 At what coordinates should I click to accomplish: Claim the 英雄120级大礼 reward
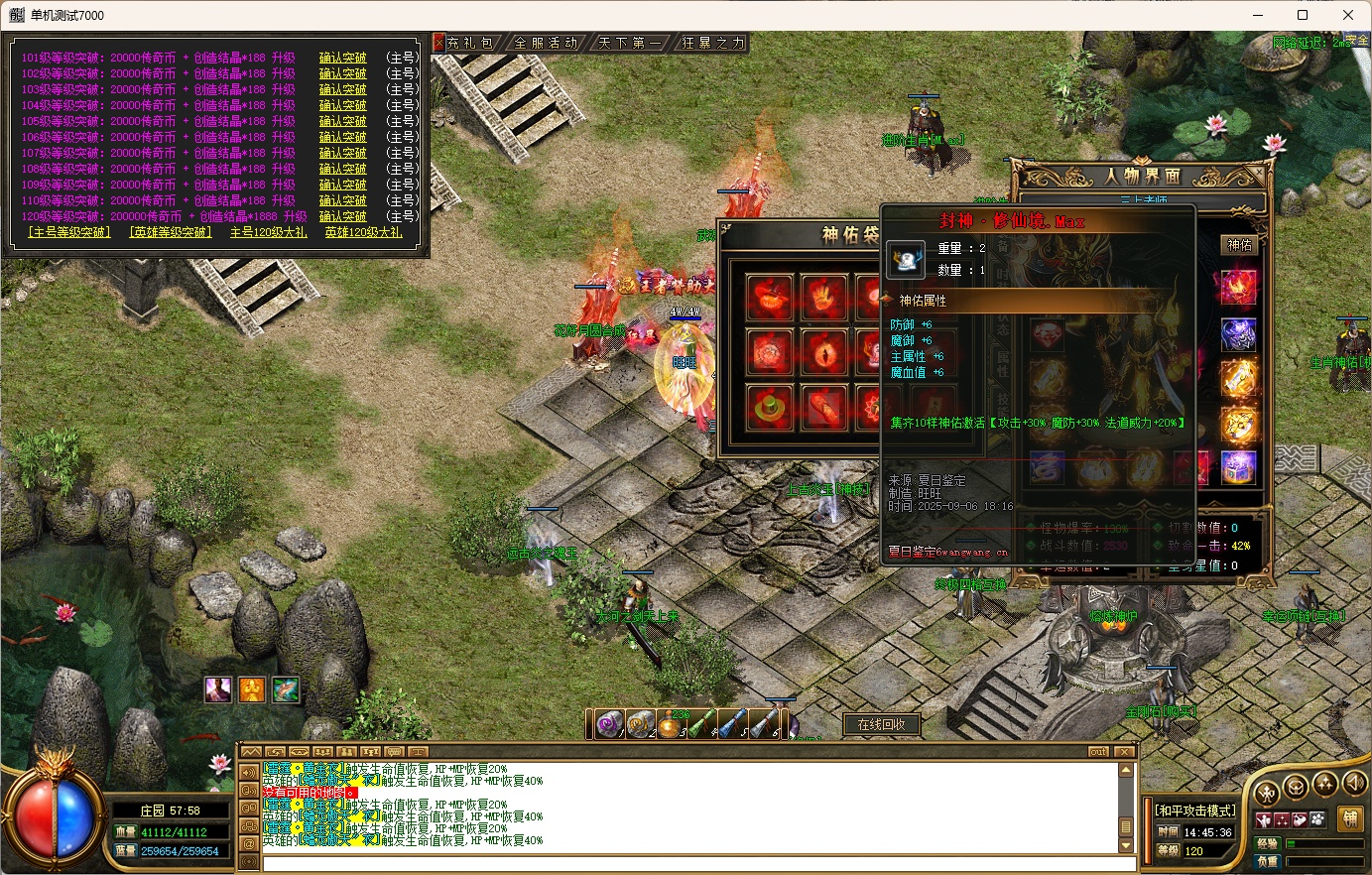[x=363, y=232]
